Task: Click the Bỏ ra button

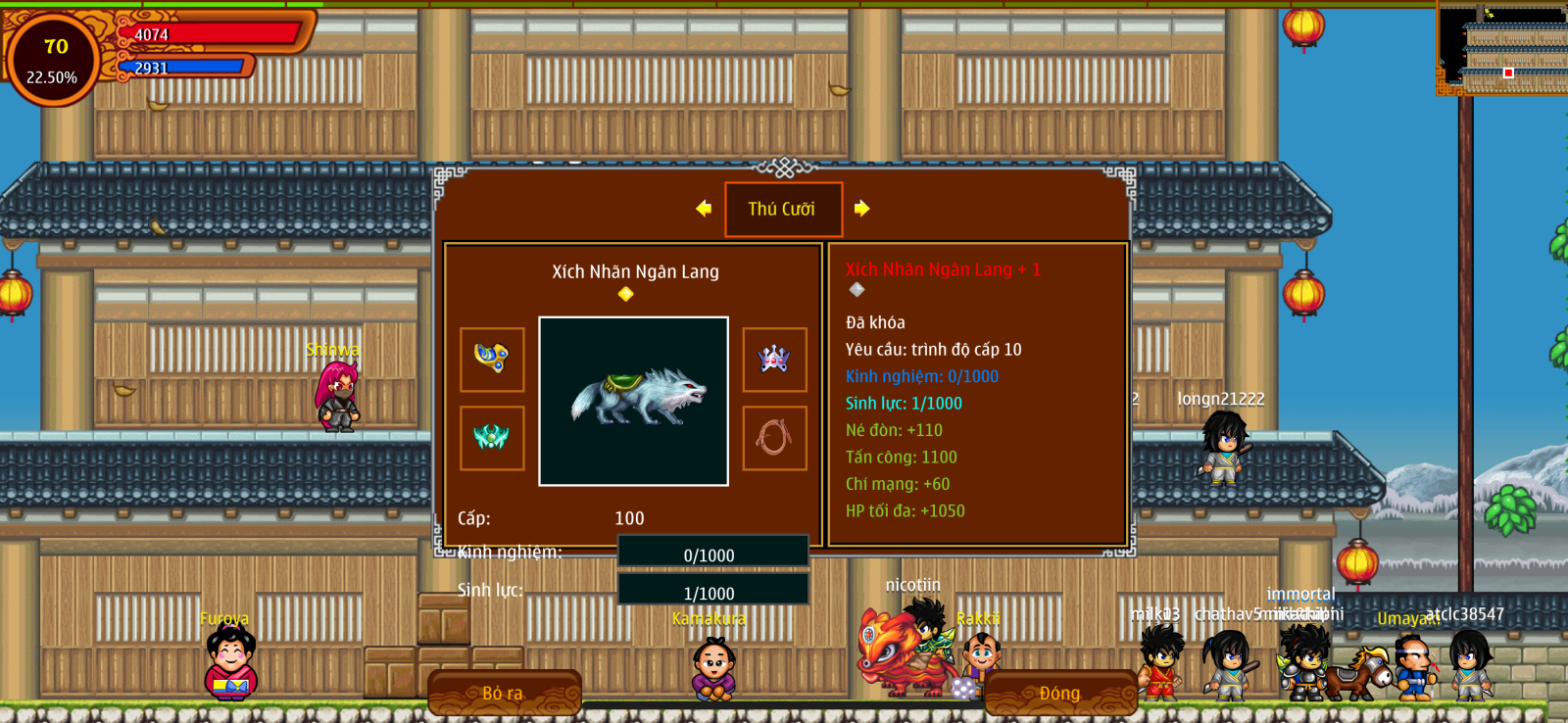Action: pyautogui.click(x=504, y=693)
